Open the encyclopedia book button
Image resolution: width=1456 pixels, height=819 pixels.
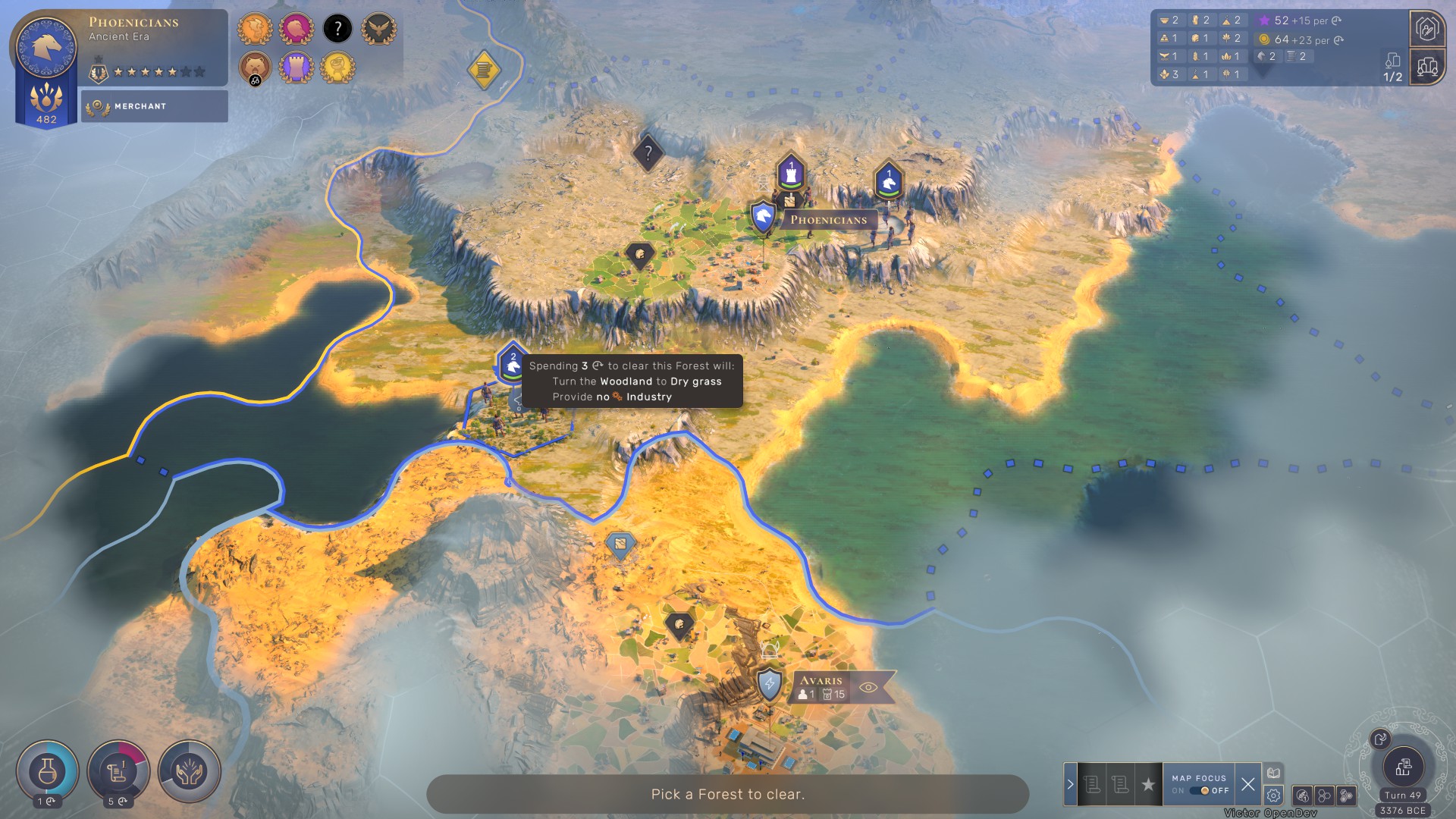click(1273, 773)
